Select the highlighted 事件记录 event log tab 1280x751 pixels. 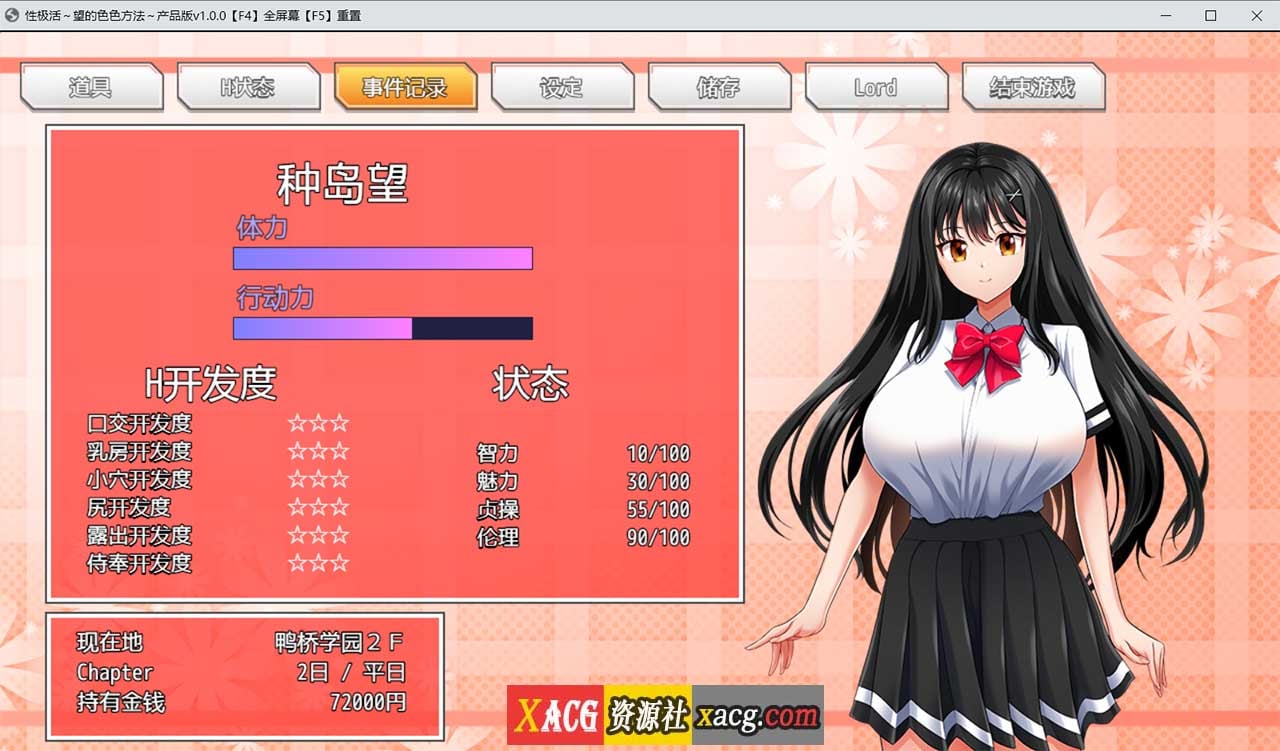tap(406, 88)
